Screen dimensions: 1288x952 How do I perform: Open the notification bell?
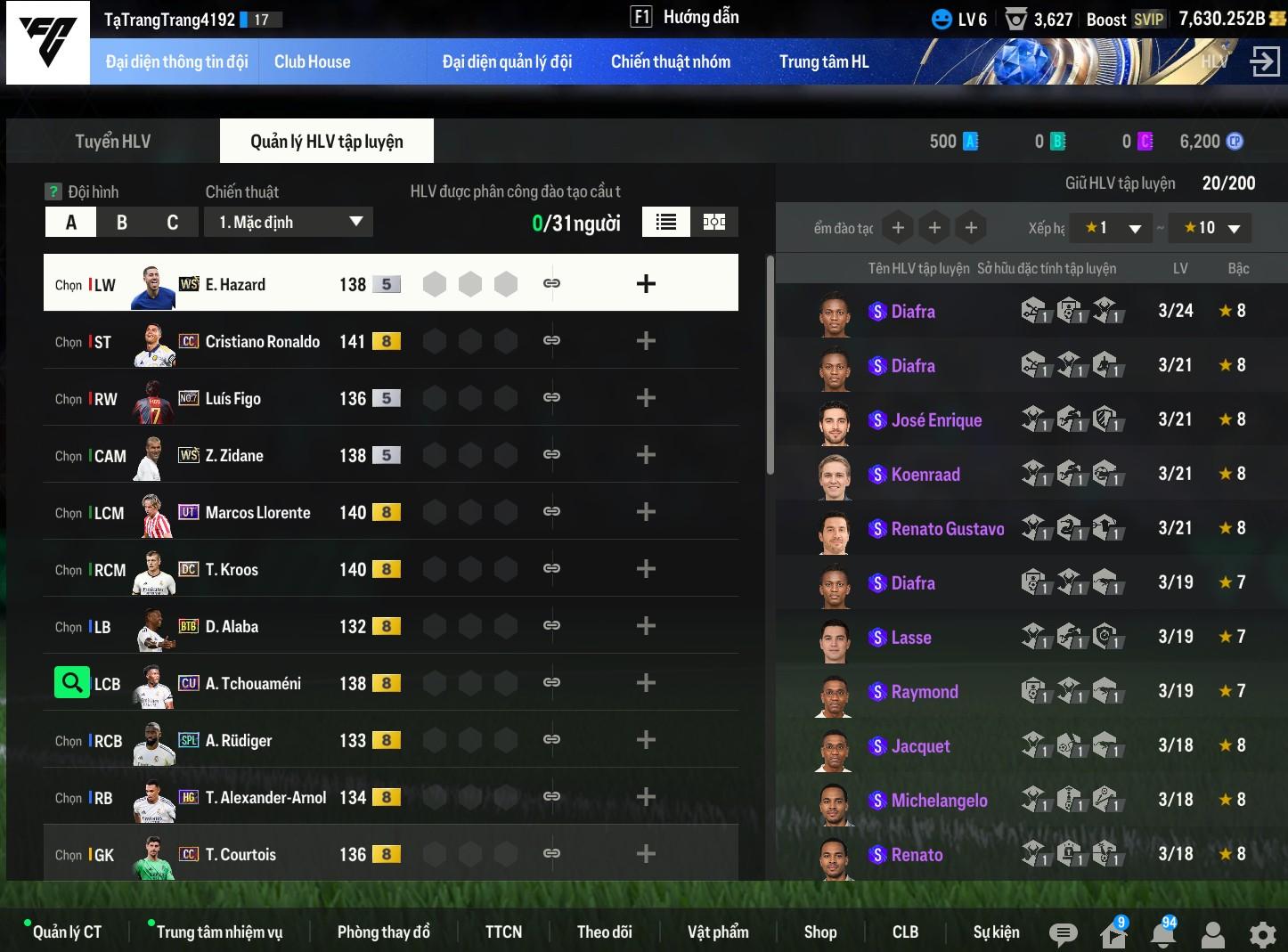[x=1162, y=932]
